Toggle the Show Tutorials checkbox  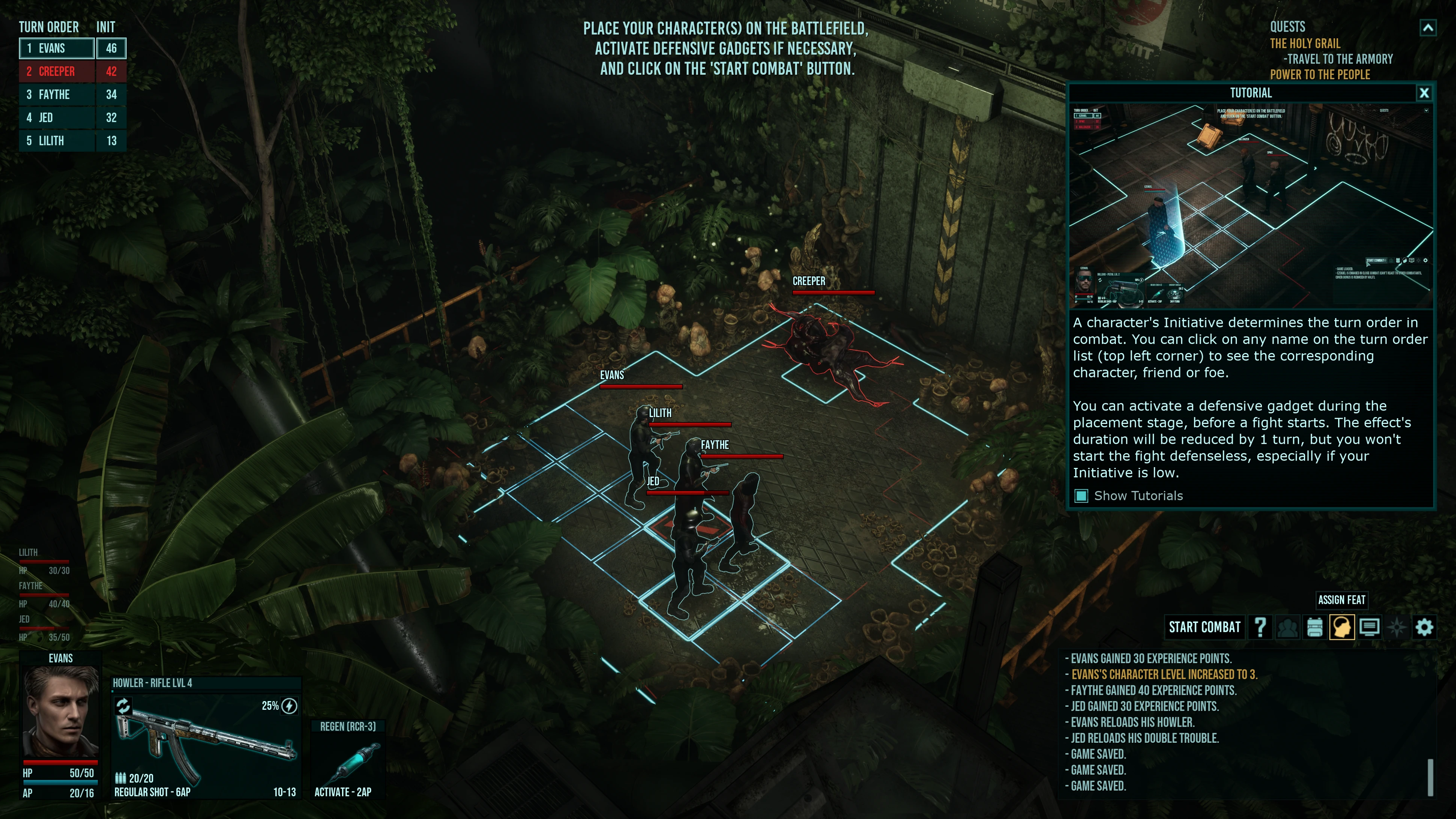click(1081, 496)
